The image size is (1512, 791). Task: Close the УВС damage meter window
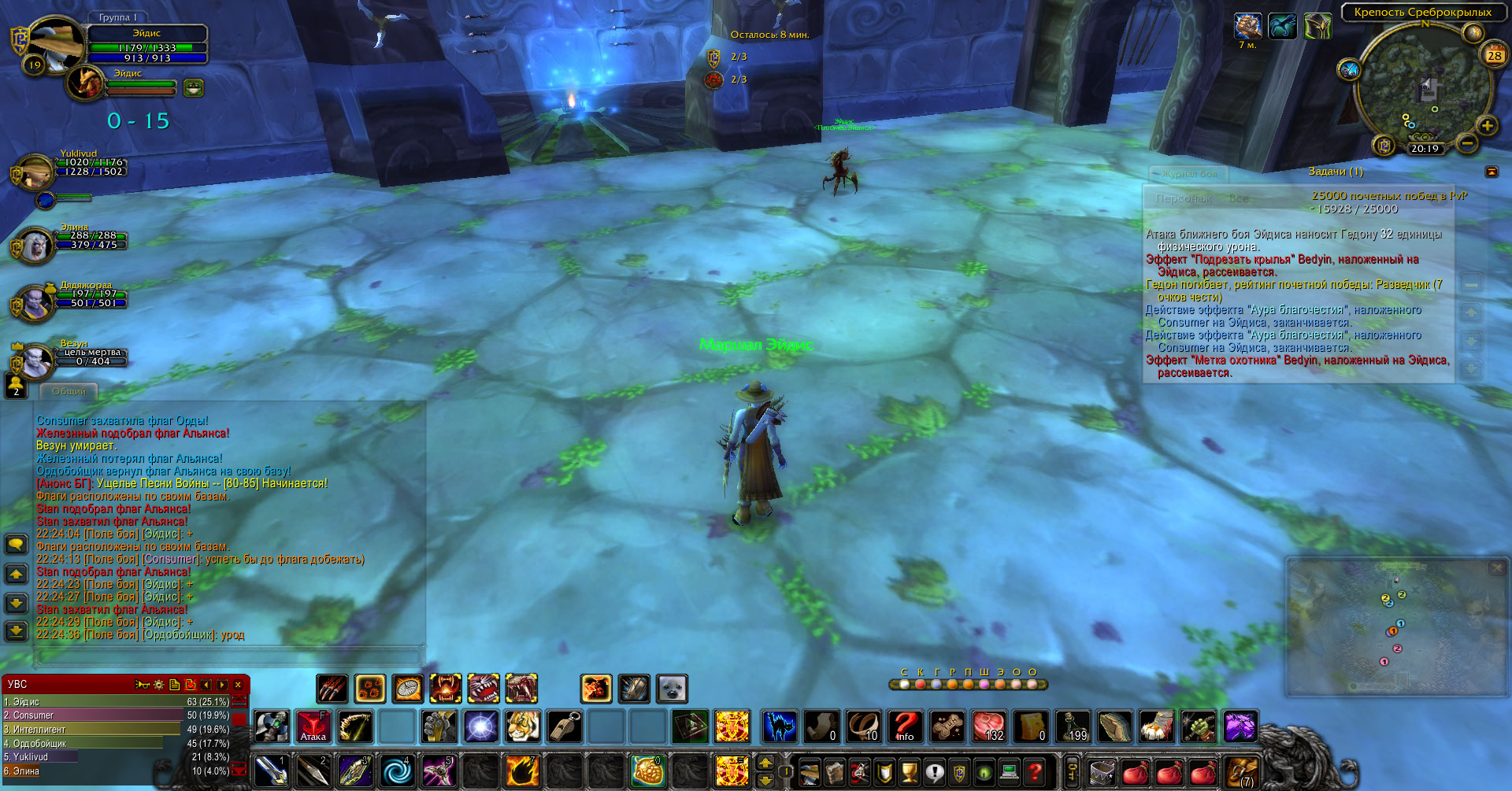point(238,685)
